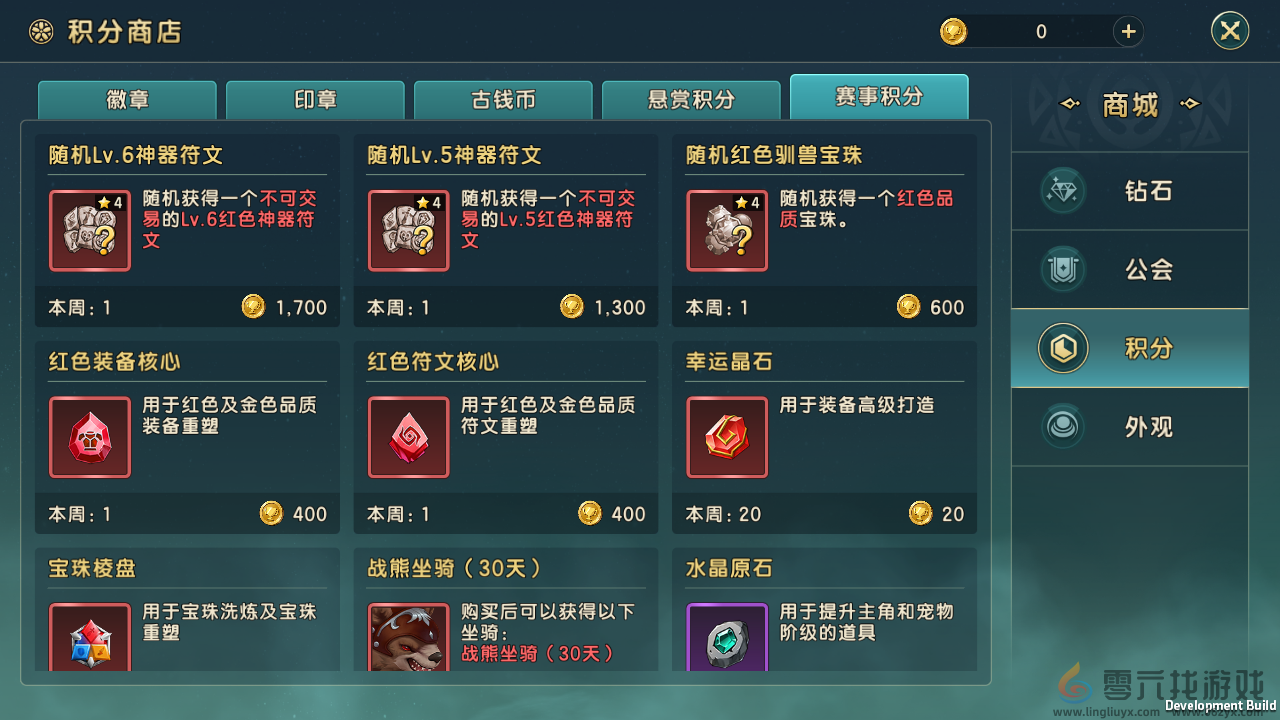Image resolution: width=1280 pixels, height=720 pixels.
Task: Click the diamond icon beside 钻石
Action: pos(1062,190)
